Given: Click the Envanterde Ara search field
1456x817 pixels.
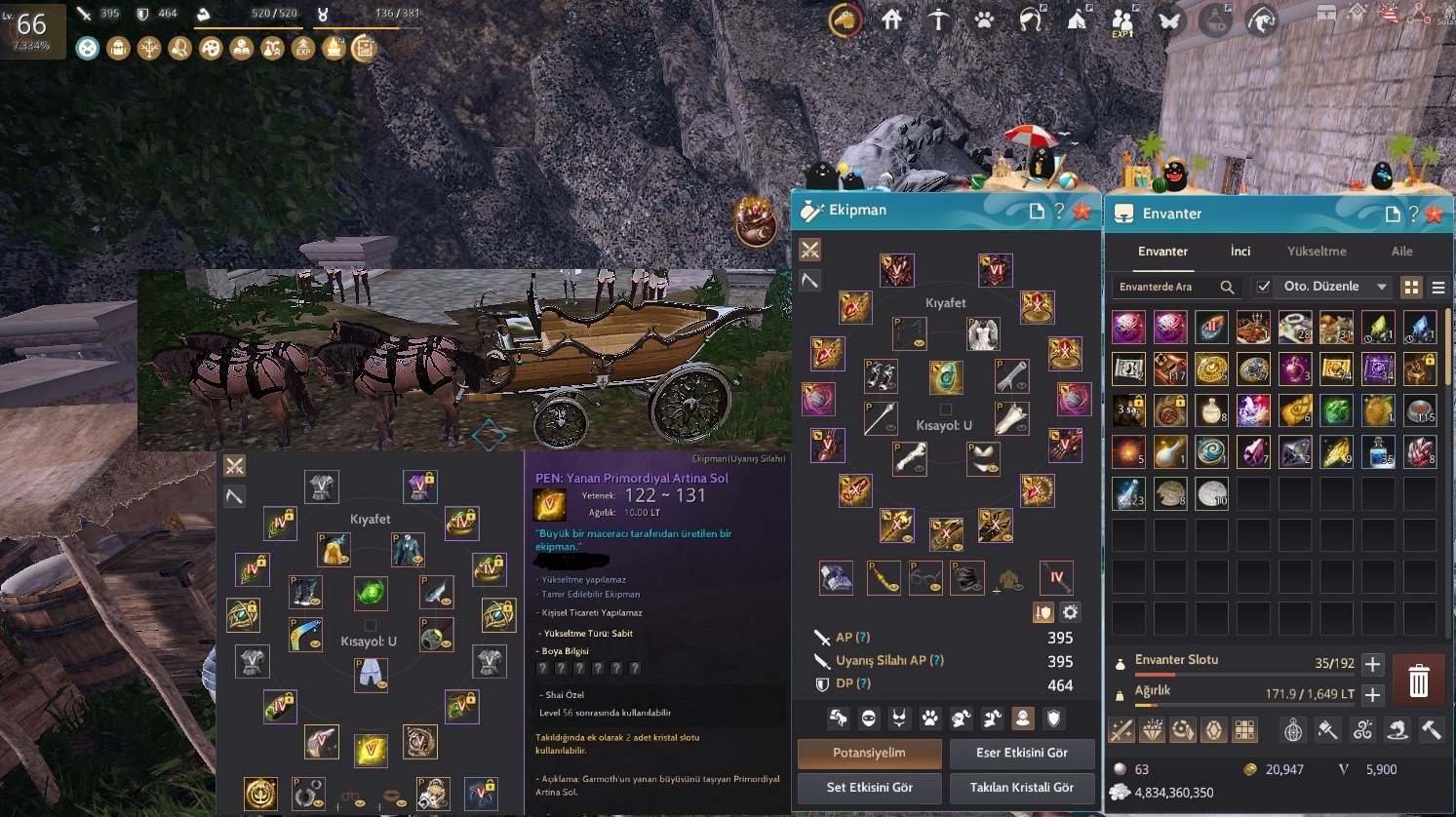Looking at the screenshot, I should pyautogui.click(x=1165, y=287).
